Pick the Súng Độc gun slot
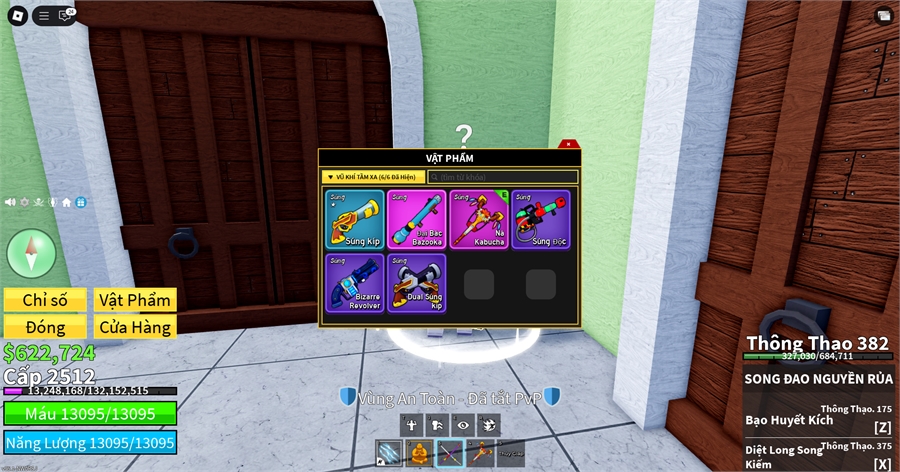900x472 pixels. point(540,219)
